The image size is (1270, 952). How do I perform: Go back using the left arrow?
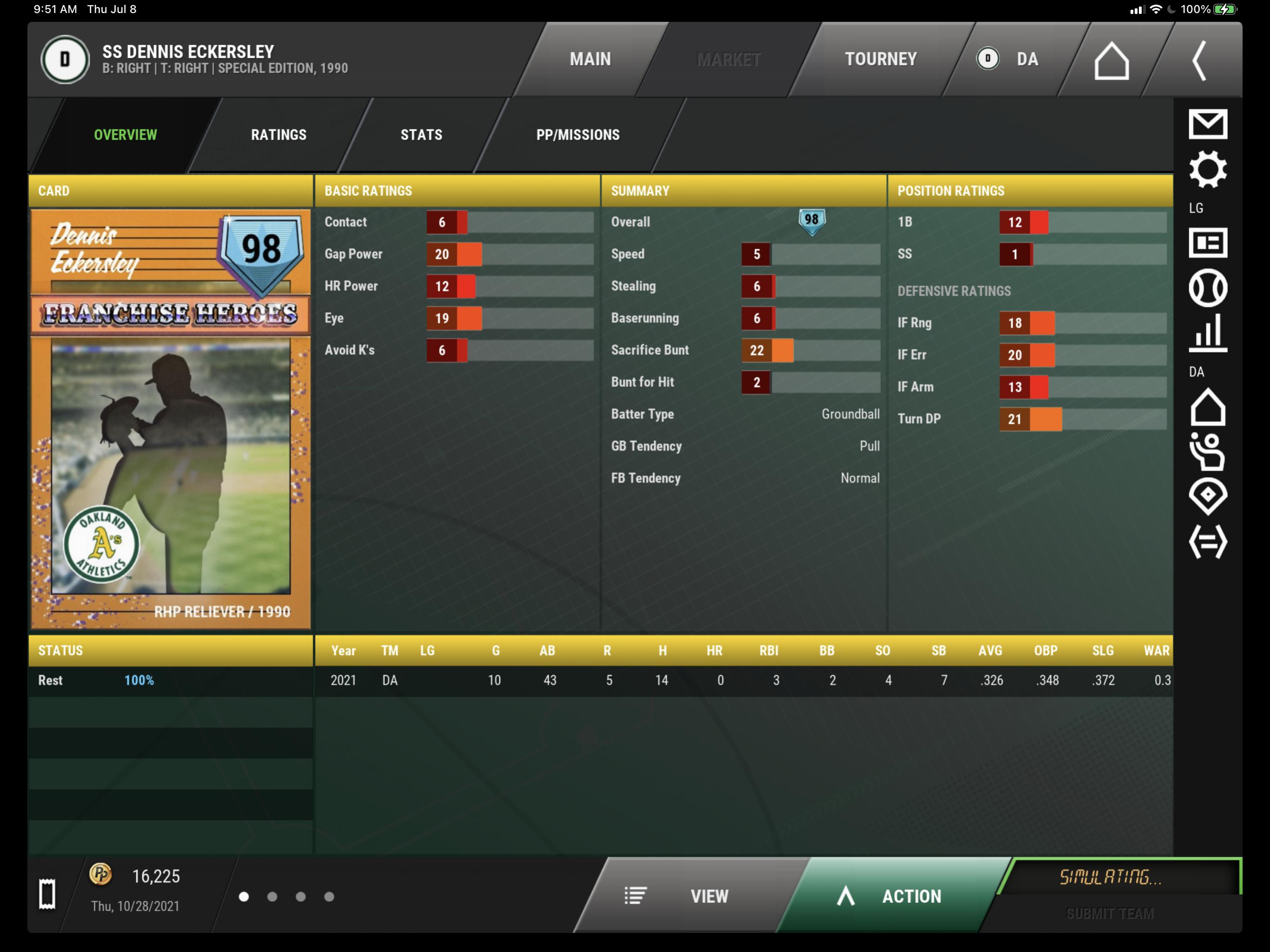(x=1199, y=60)
